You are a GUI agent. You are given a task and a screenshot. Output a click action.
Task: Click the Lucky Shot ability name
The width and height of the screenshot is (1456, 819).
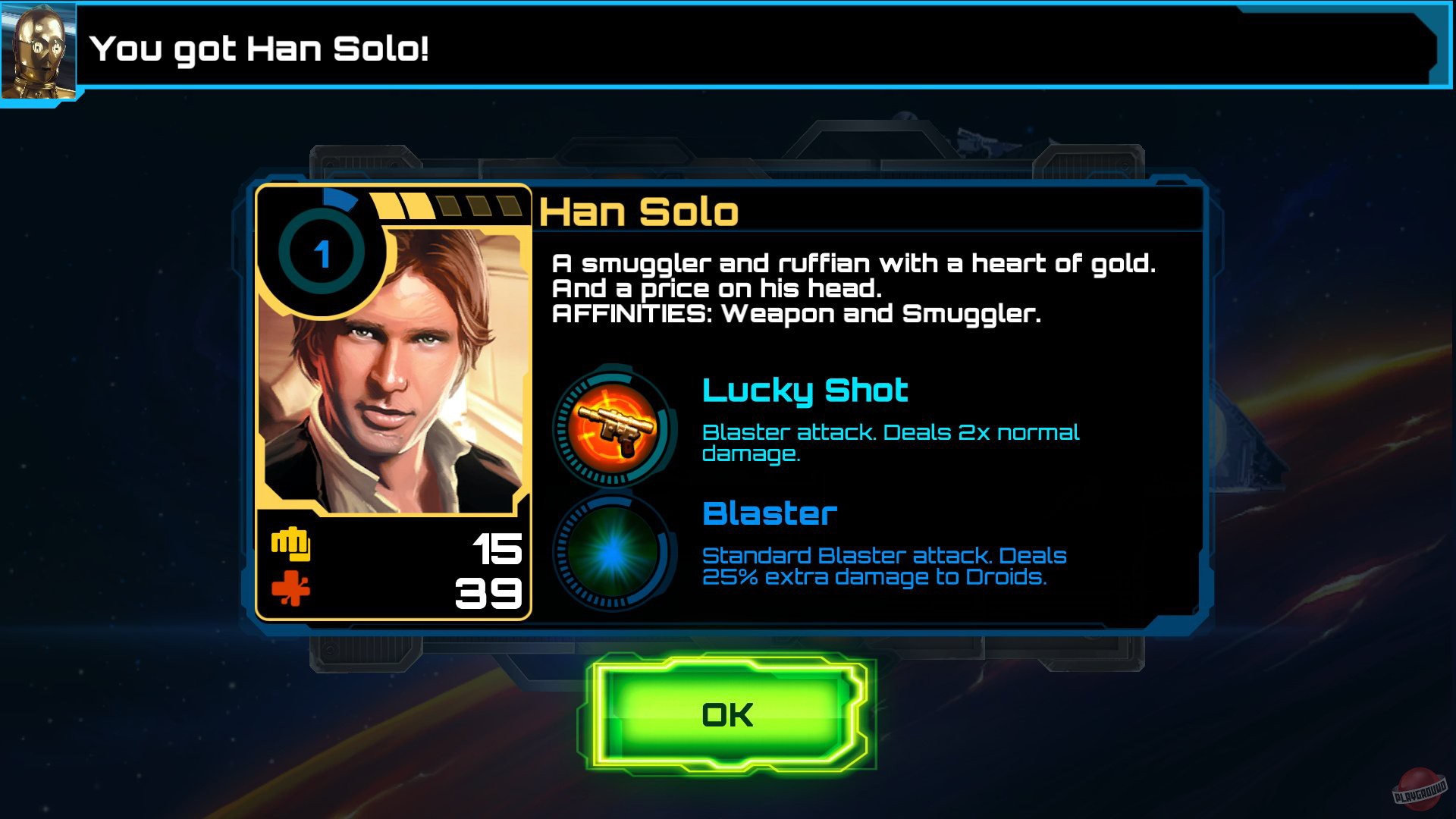[x=804, y=391]
